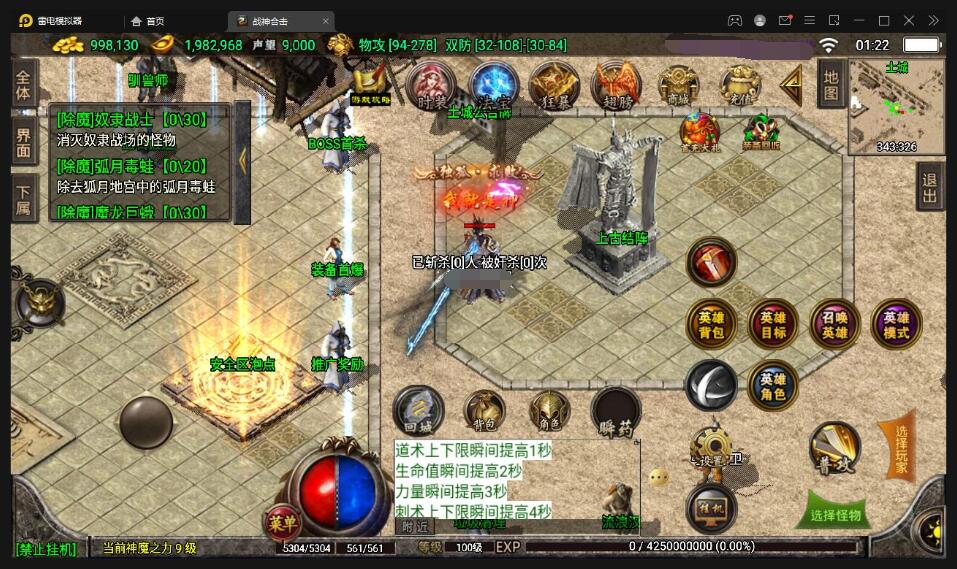Open the 时装 fashion costume icon

point(432,86)
